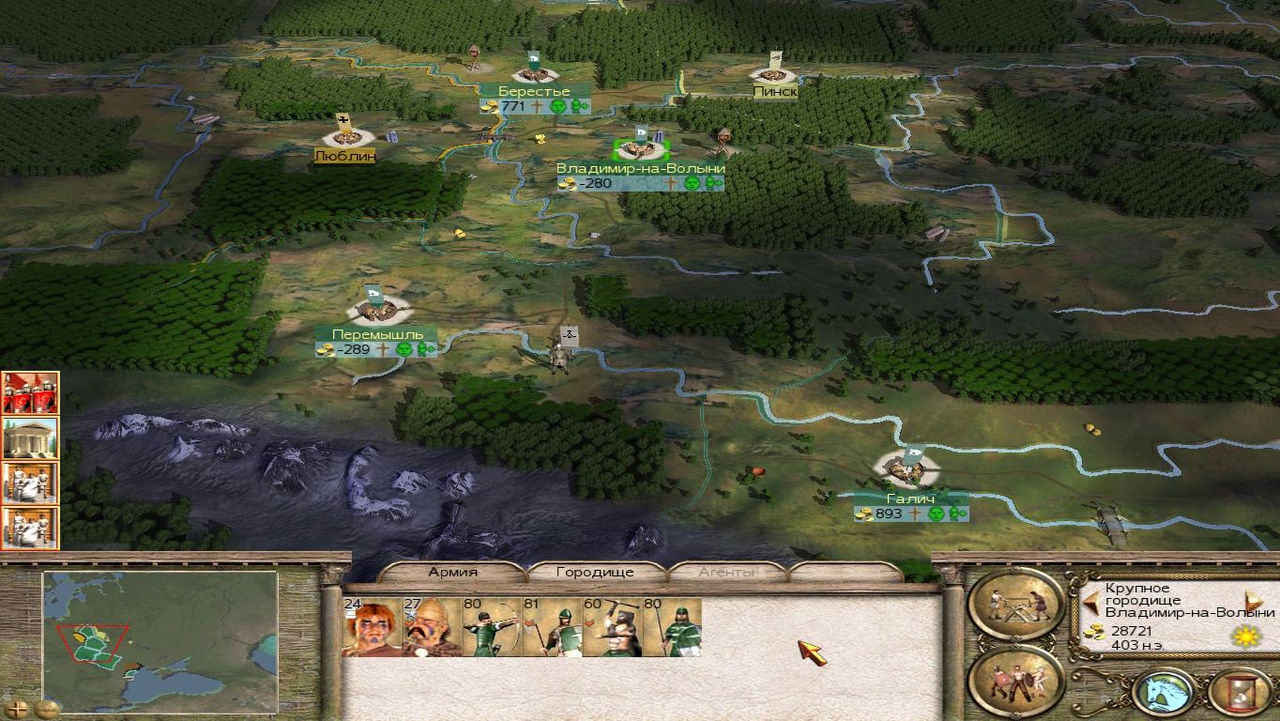Image resolution: width=1280 pixels, height=721 pixels.
Task: Select the green spearman unit card
Action: [x=672, y=627]
